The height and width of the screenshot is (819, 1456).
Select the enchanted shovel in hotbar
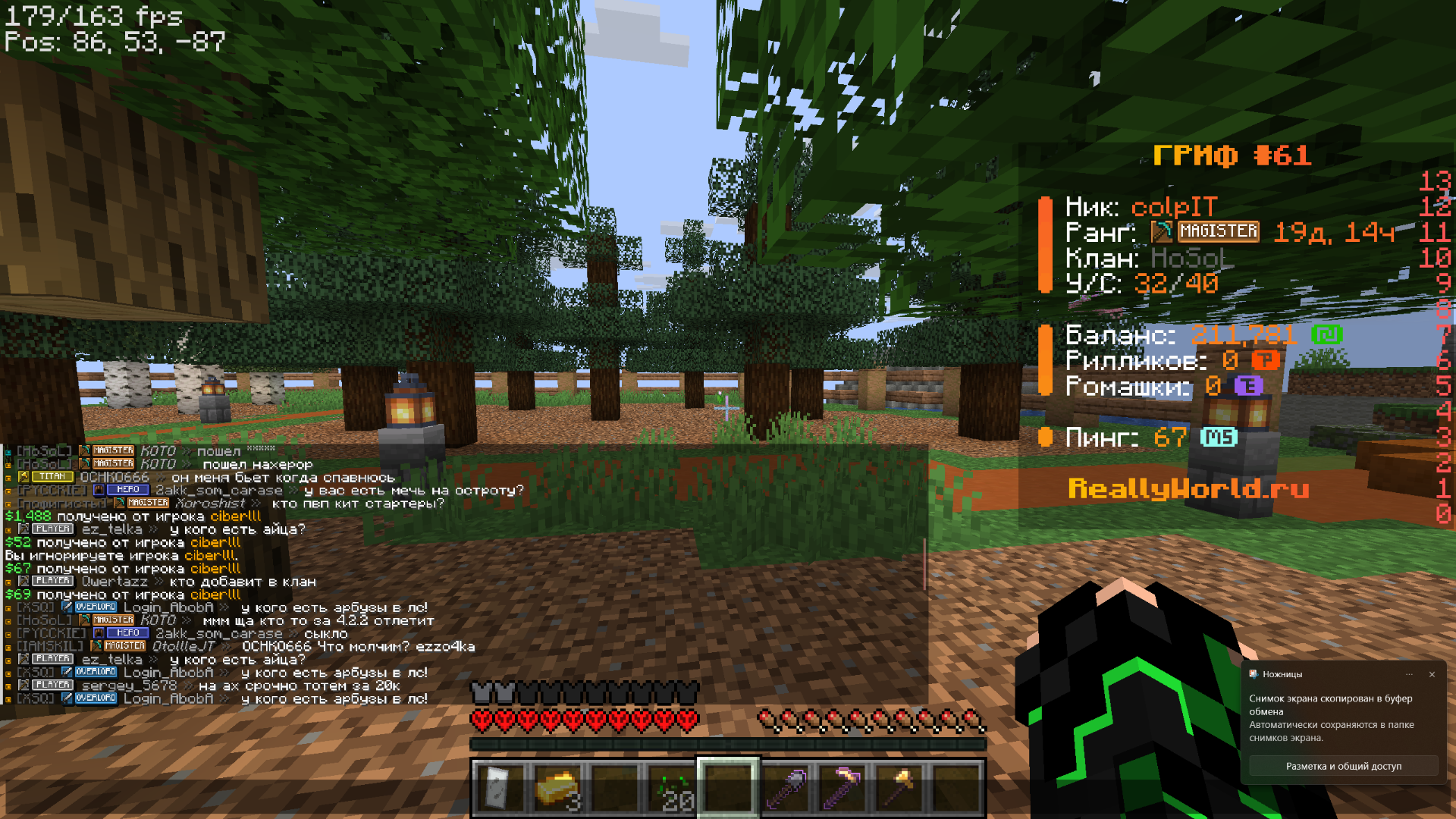786,789
